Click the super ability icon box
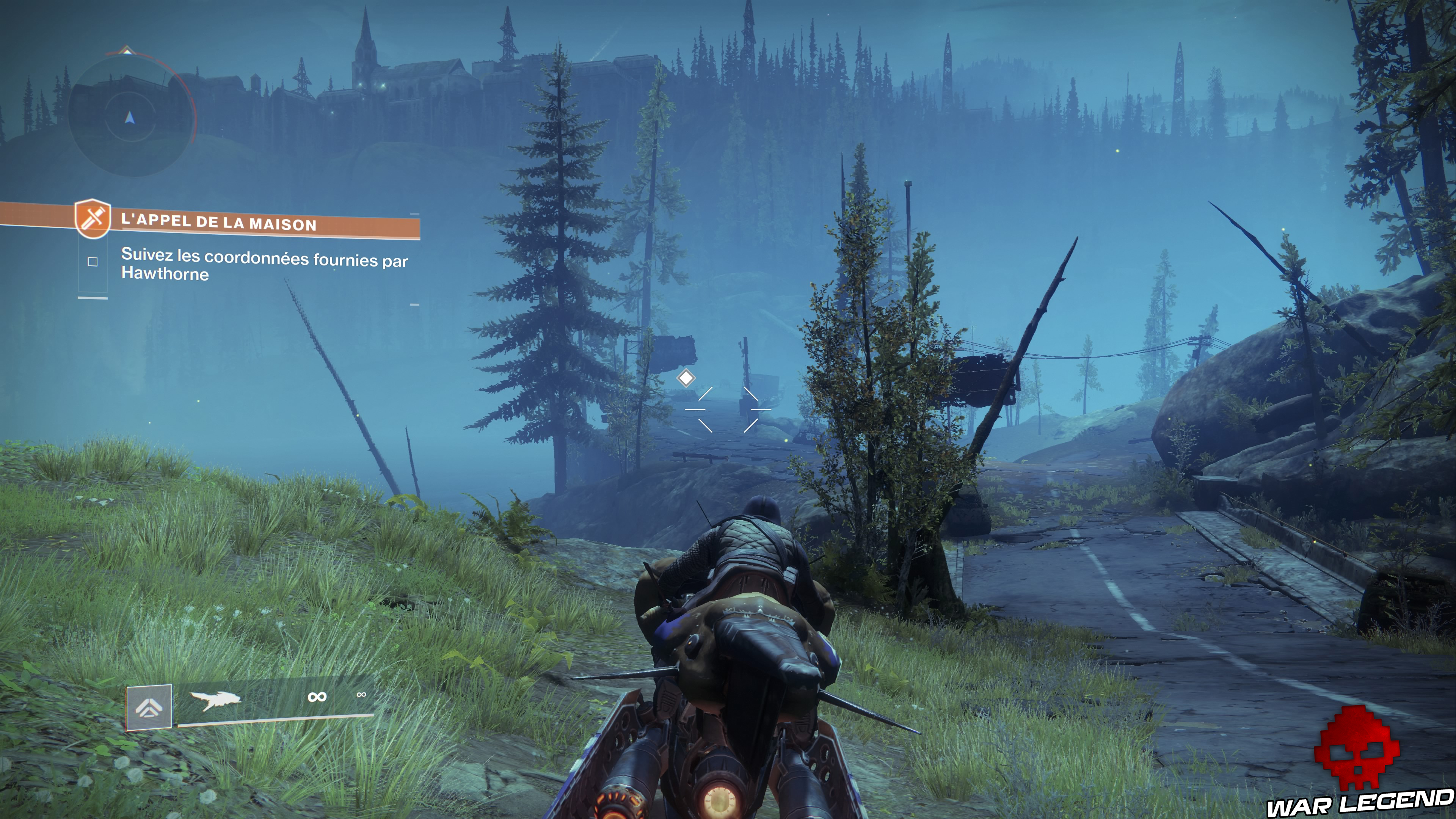The height and width of the screenshot is (819, 1456). pos(149,706)
